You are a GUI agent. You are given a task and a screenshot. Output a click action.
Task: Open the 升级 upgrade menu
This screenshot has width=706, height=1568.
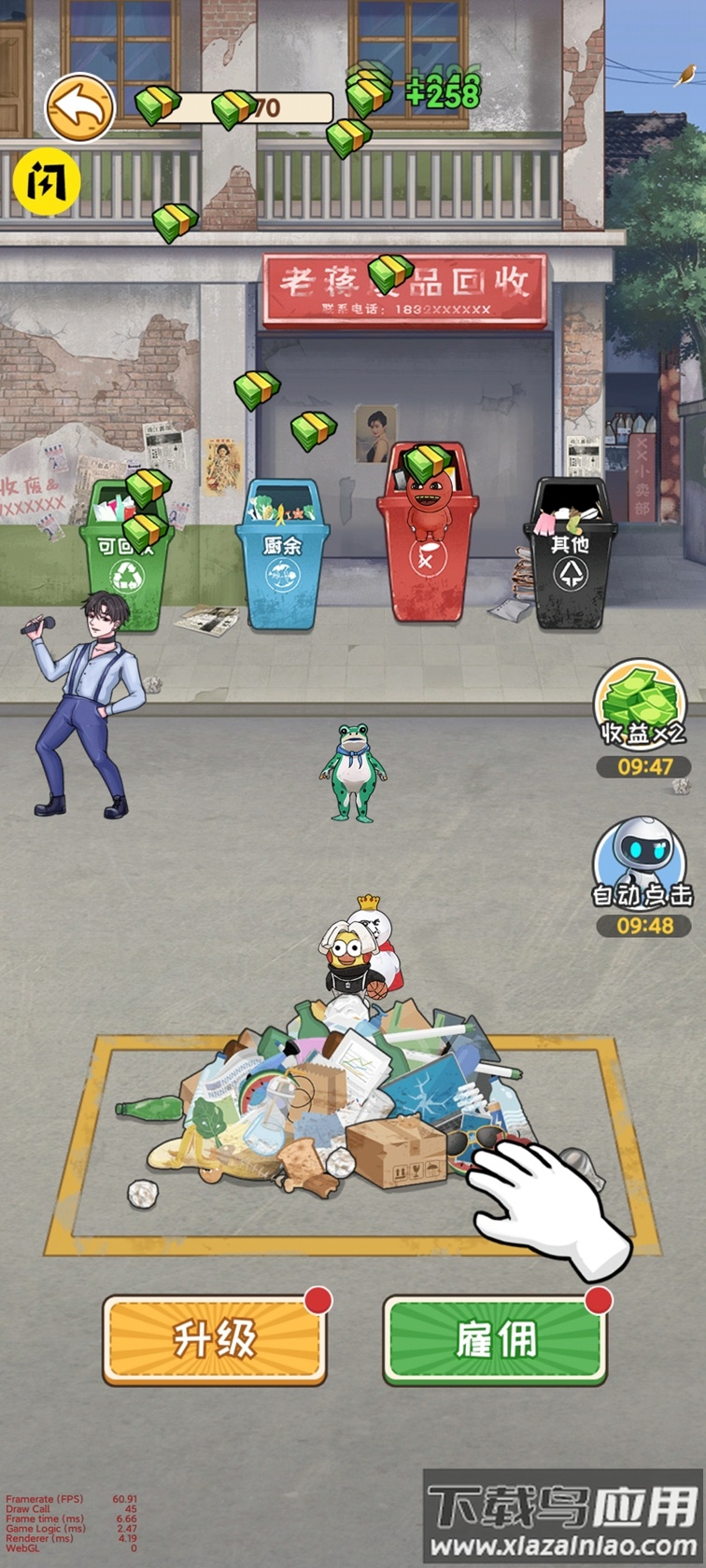215,1339
